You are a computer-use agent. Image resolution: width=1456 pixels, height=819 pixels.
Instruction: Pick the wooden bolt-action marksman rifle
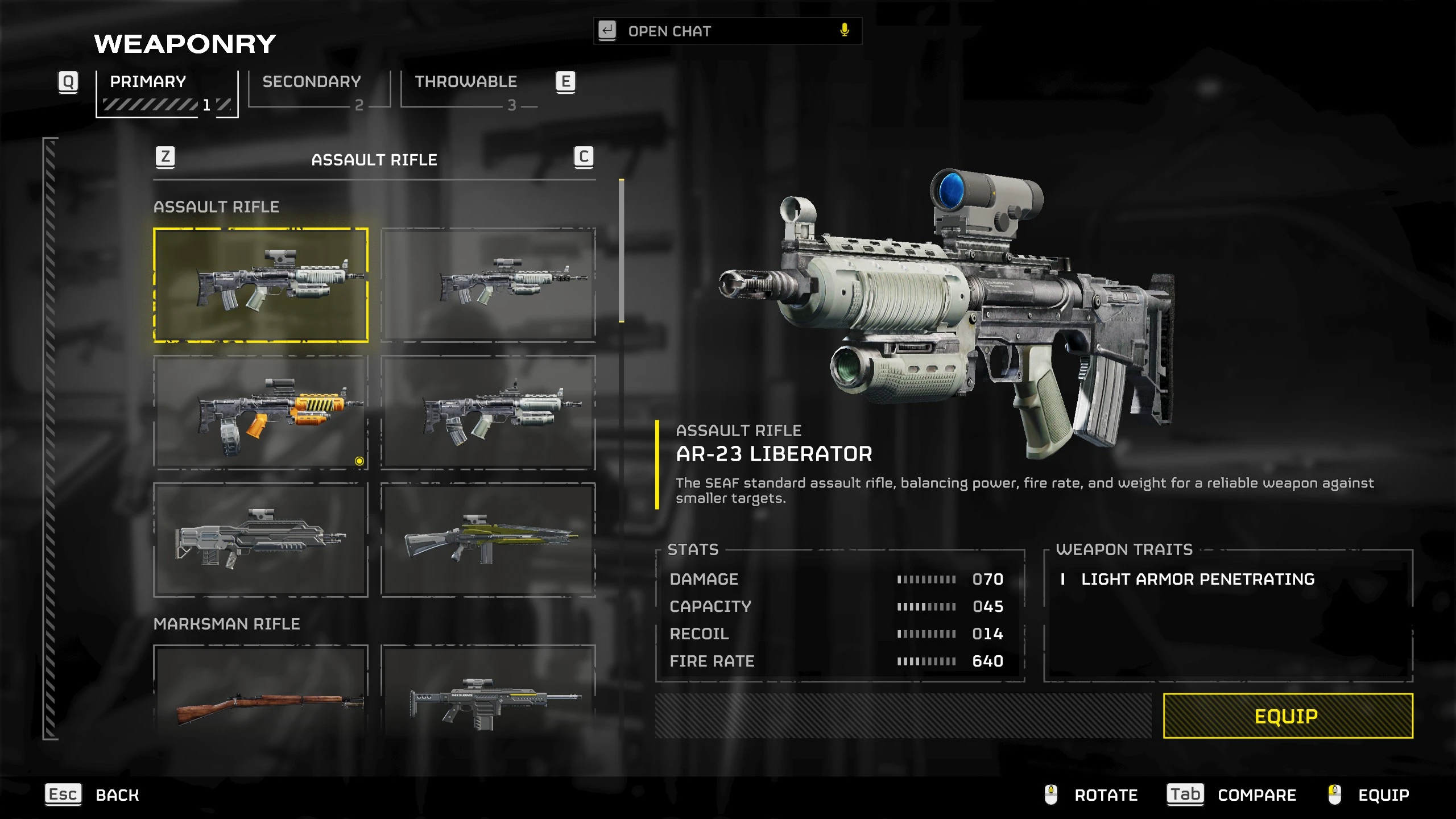coord(260,691)
